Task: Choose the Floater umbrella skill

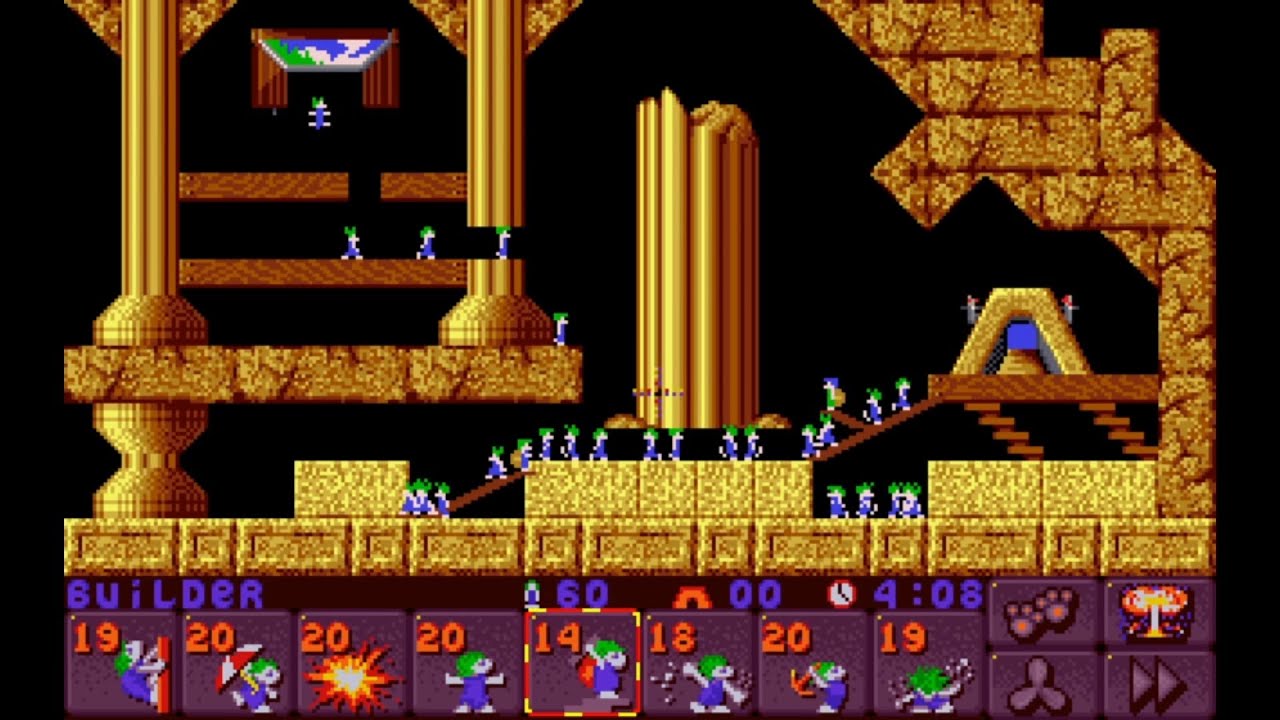Action: tap(238, 663)
